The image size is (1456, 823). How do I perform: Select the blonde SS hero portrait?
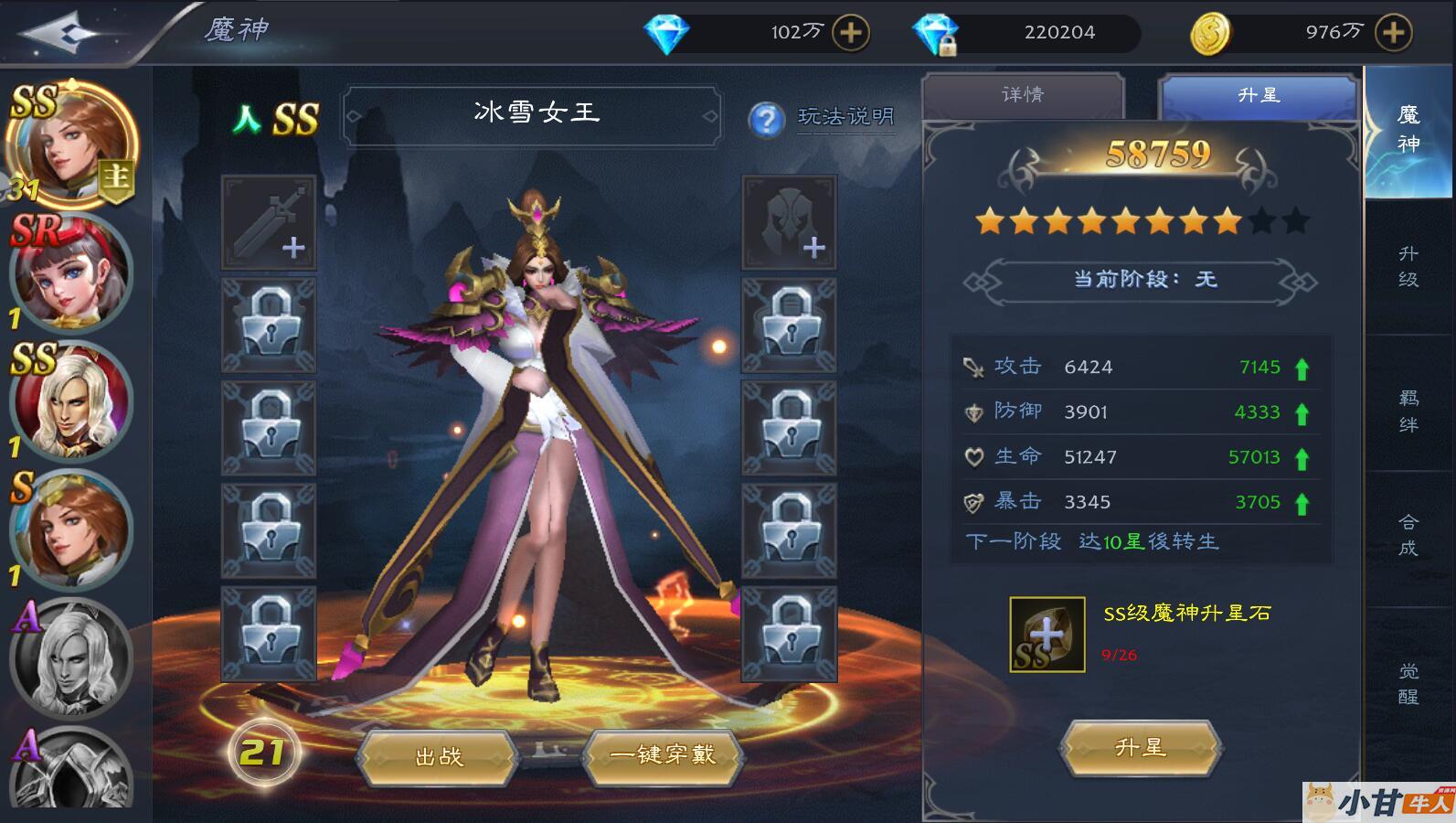point(70,401)
